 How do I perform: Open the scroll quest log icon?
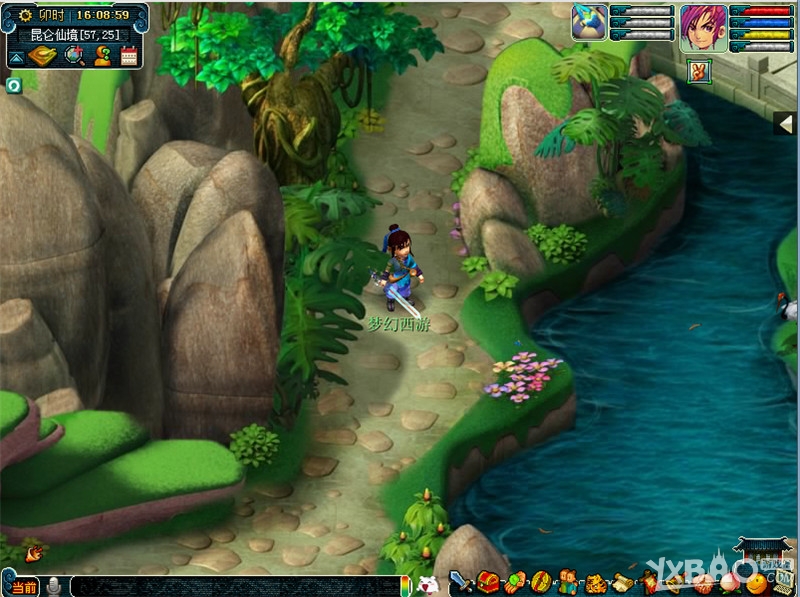coord(623,582)
